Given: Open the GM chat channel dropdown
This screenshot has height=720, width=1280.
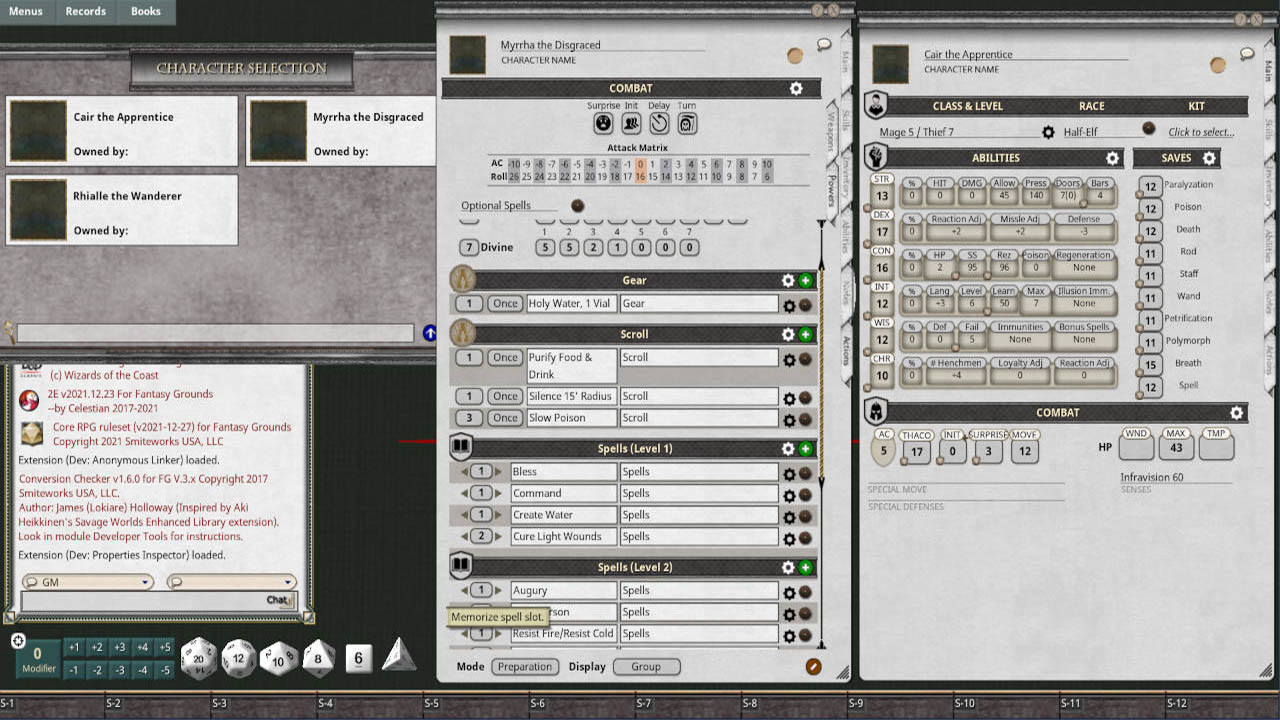Looking at the screenshot, I should coord(87,581).
